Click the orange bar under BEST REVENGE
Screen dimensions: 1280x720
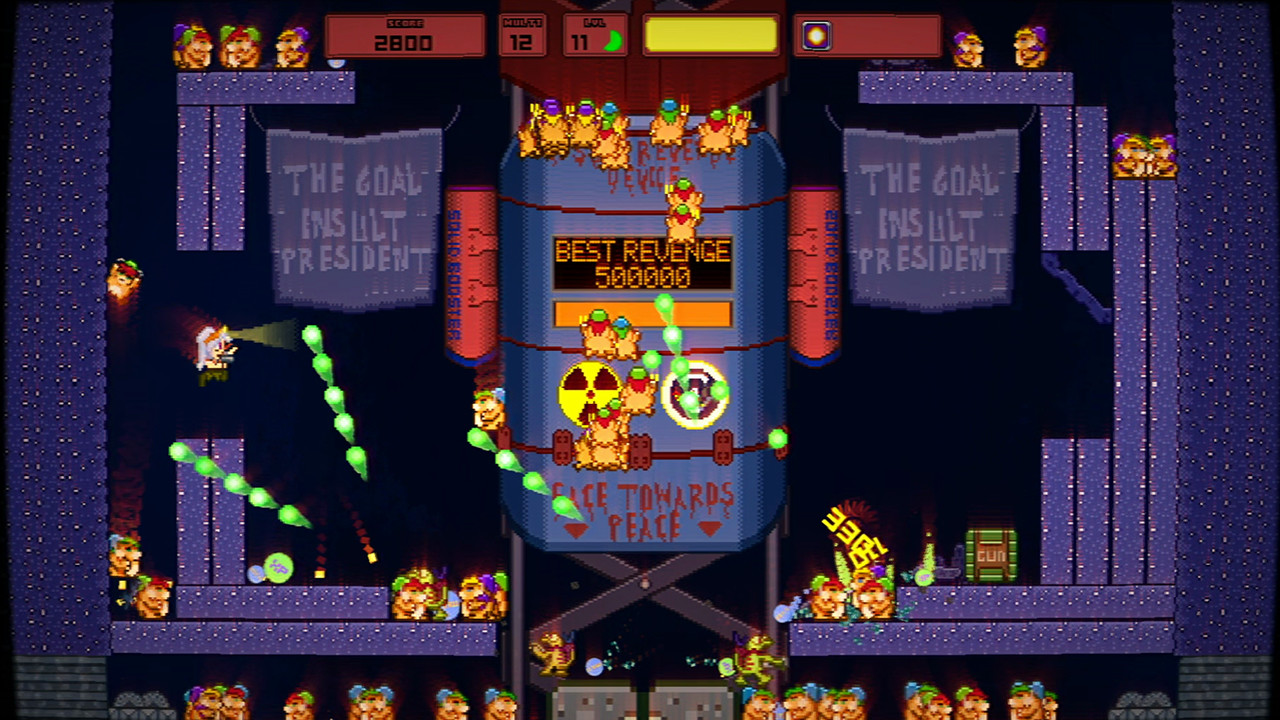point(642,311)
